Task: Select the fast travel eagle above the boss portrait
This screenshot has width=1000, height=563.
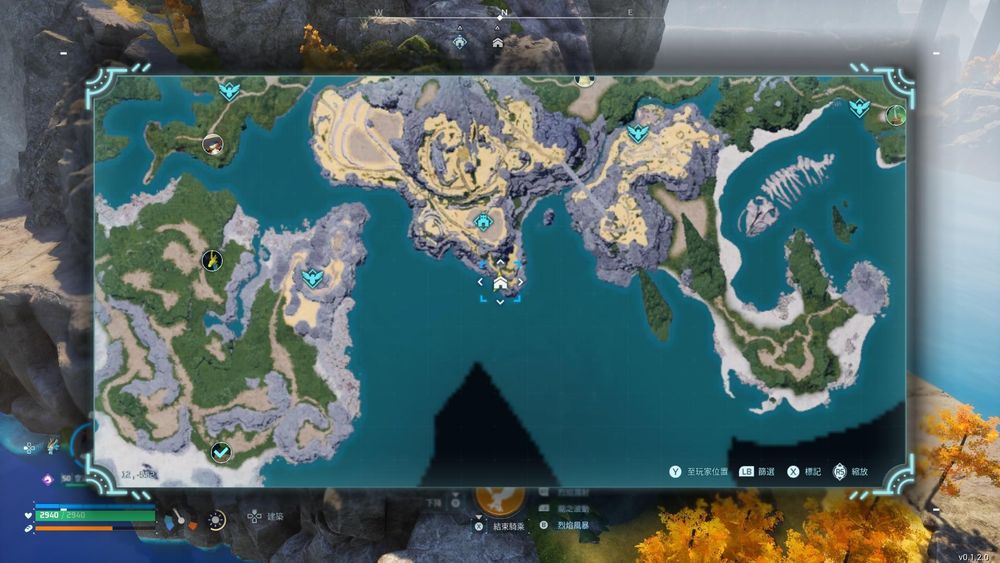Action: pos(230,92)
